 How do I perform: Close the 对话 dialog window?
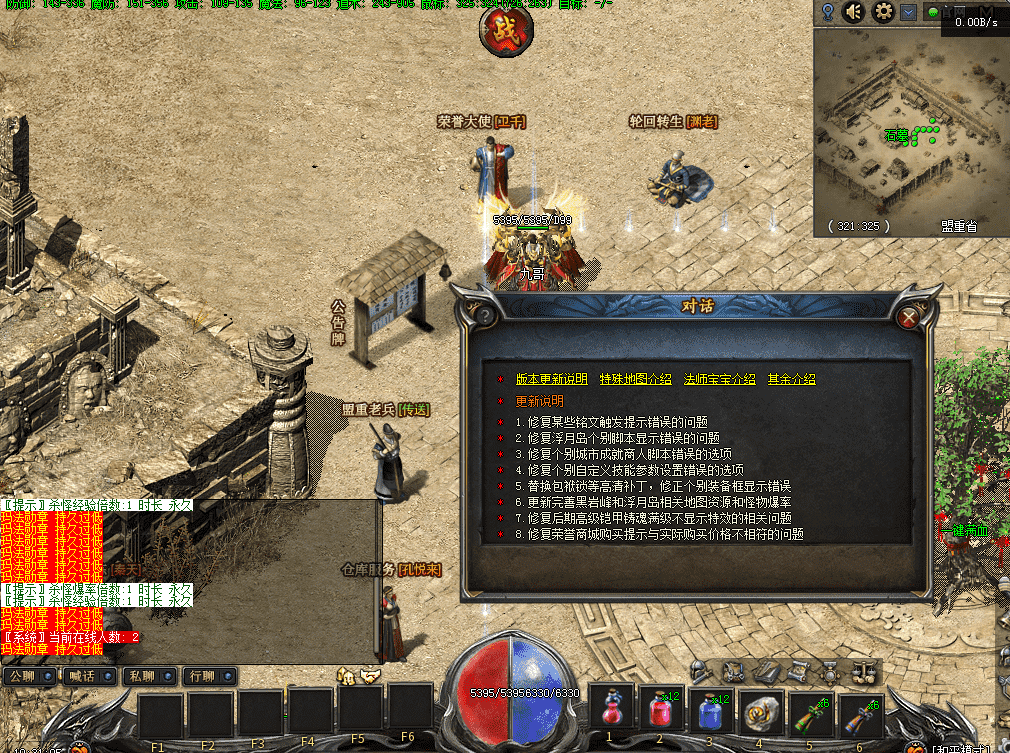click(909, 318)
